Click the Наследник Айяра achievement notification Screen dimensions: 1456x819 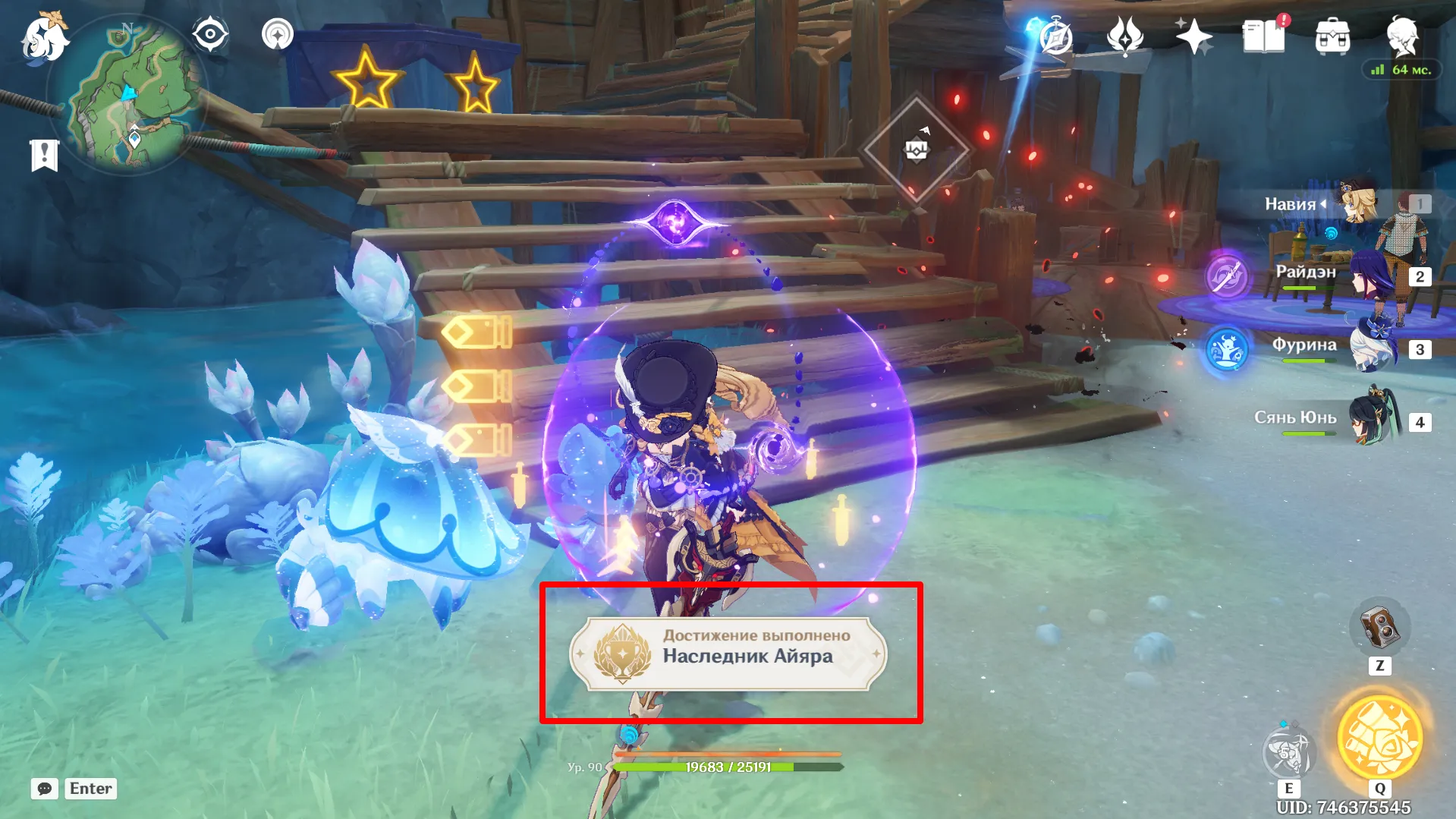coord(728,654)
